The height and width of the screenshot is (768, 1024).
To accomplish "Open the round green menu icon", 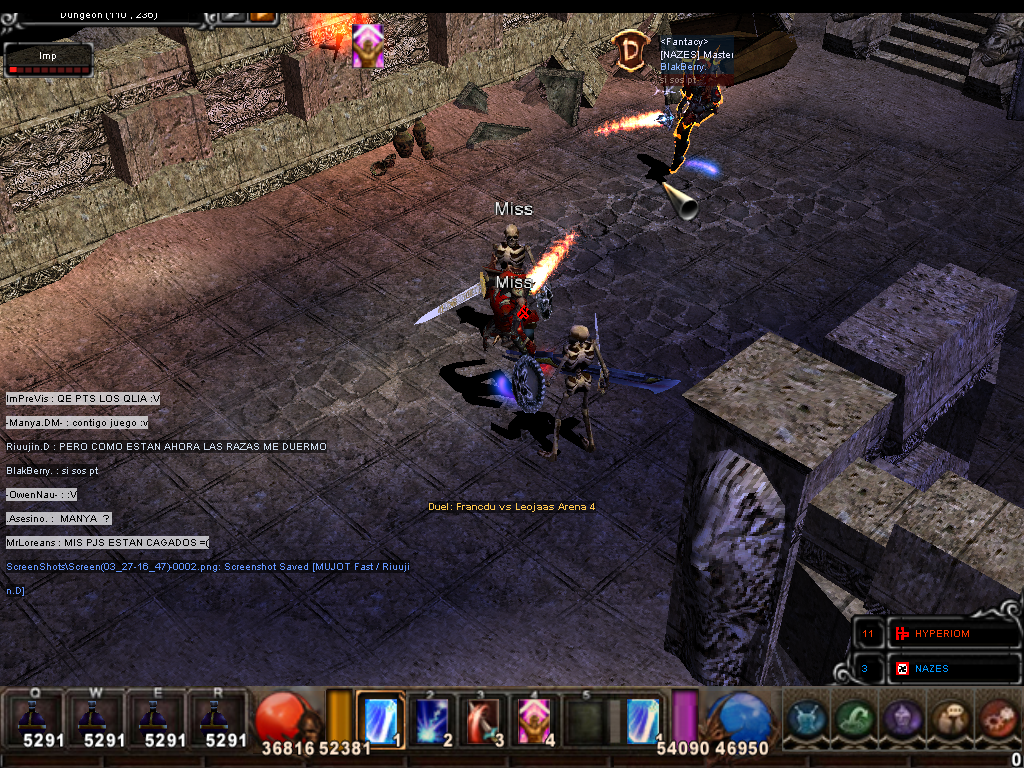I will point(855,720).
